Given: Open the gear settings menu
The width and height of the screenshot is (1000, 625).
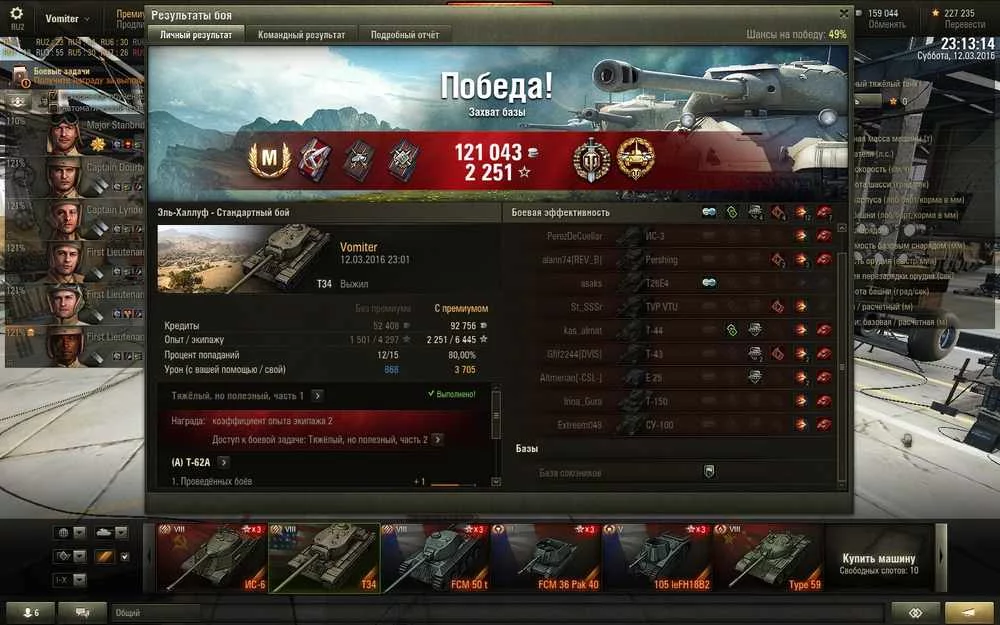Looking at the screenshot, I should pos(16,15).
